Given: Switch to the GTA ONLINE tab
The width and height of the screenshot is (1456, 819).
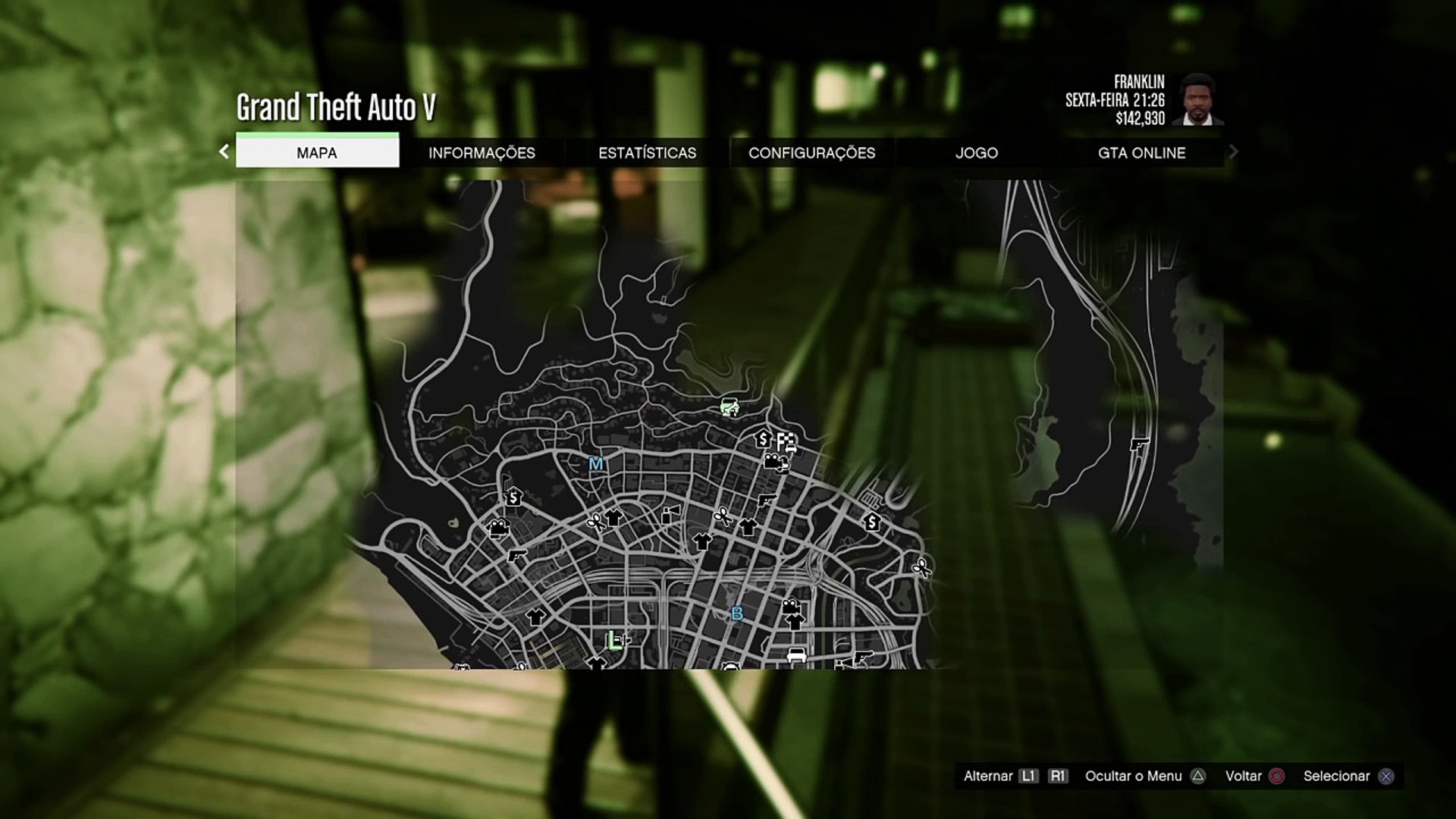Looking at the screenshot, I should tap(1141, 152).
